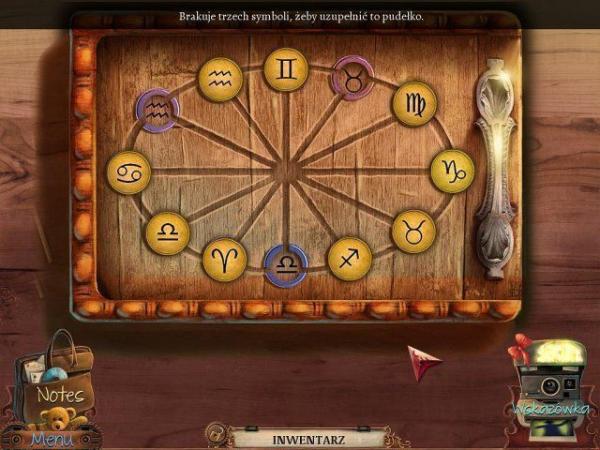Choose the blue-ringed Libra token
The height and width of the screenshot is (450, 600).
(x=286, y=265)
